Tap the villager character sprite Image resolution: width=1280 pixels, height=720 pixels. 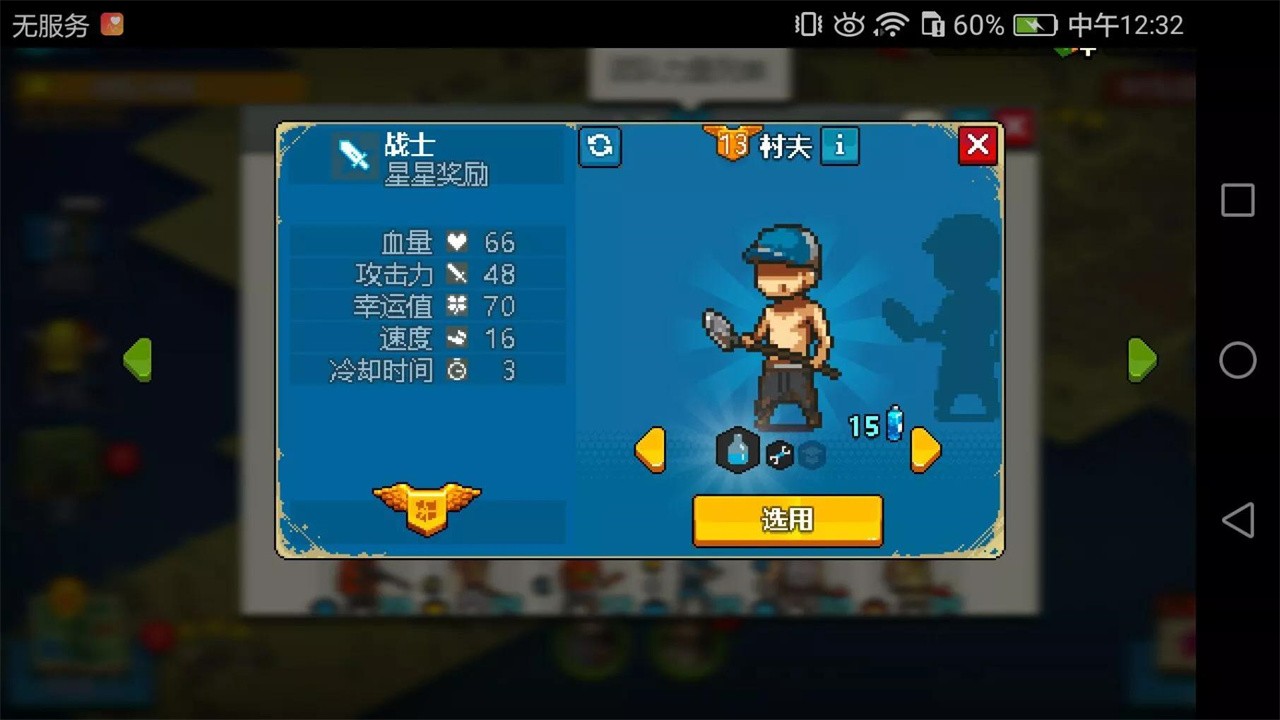[x=787, y=320]
